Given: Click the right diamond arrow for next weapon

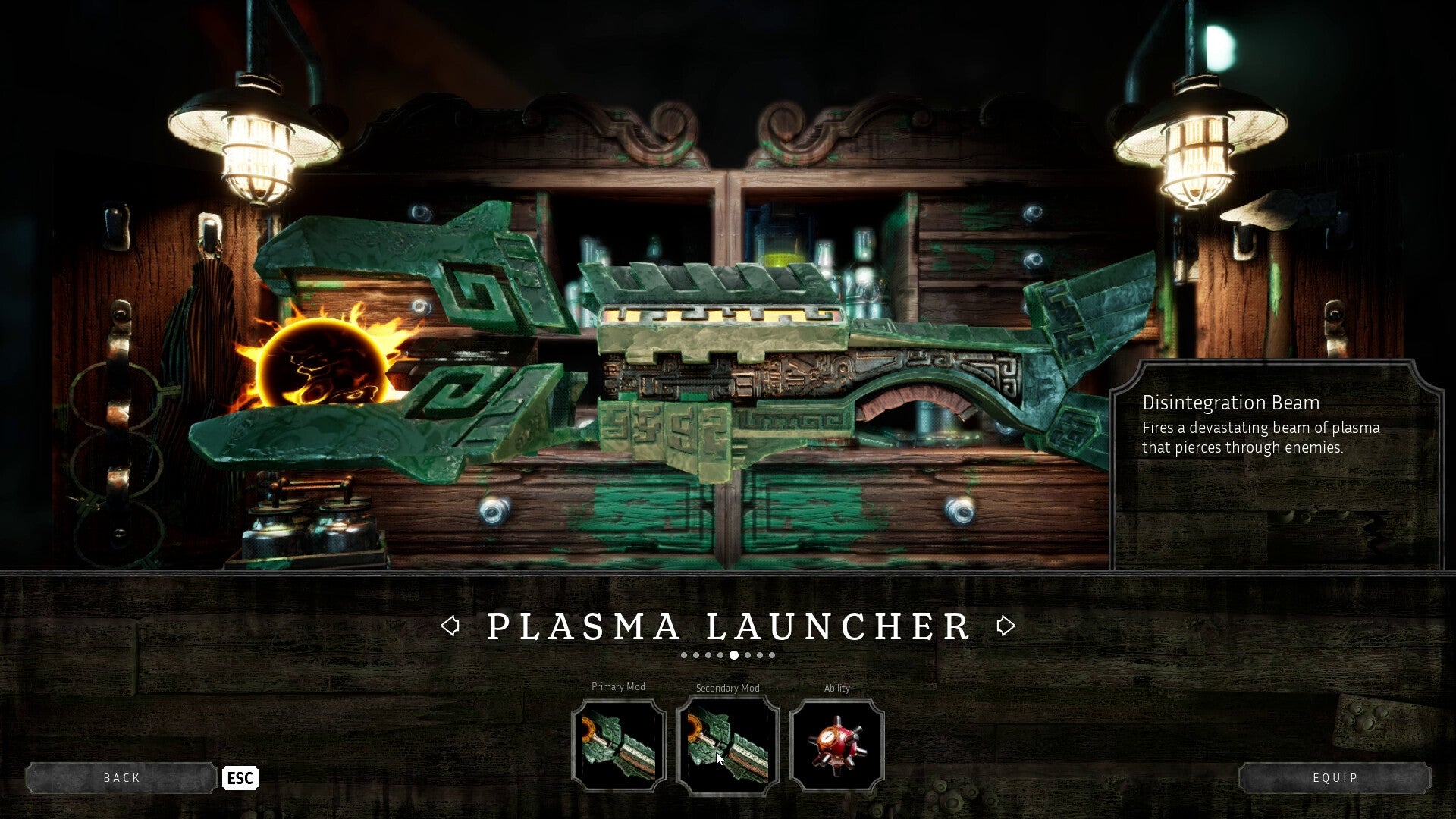Looking at the screenshot, I should [1006, 626].
